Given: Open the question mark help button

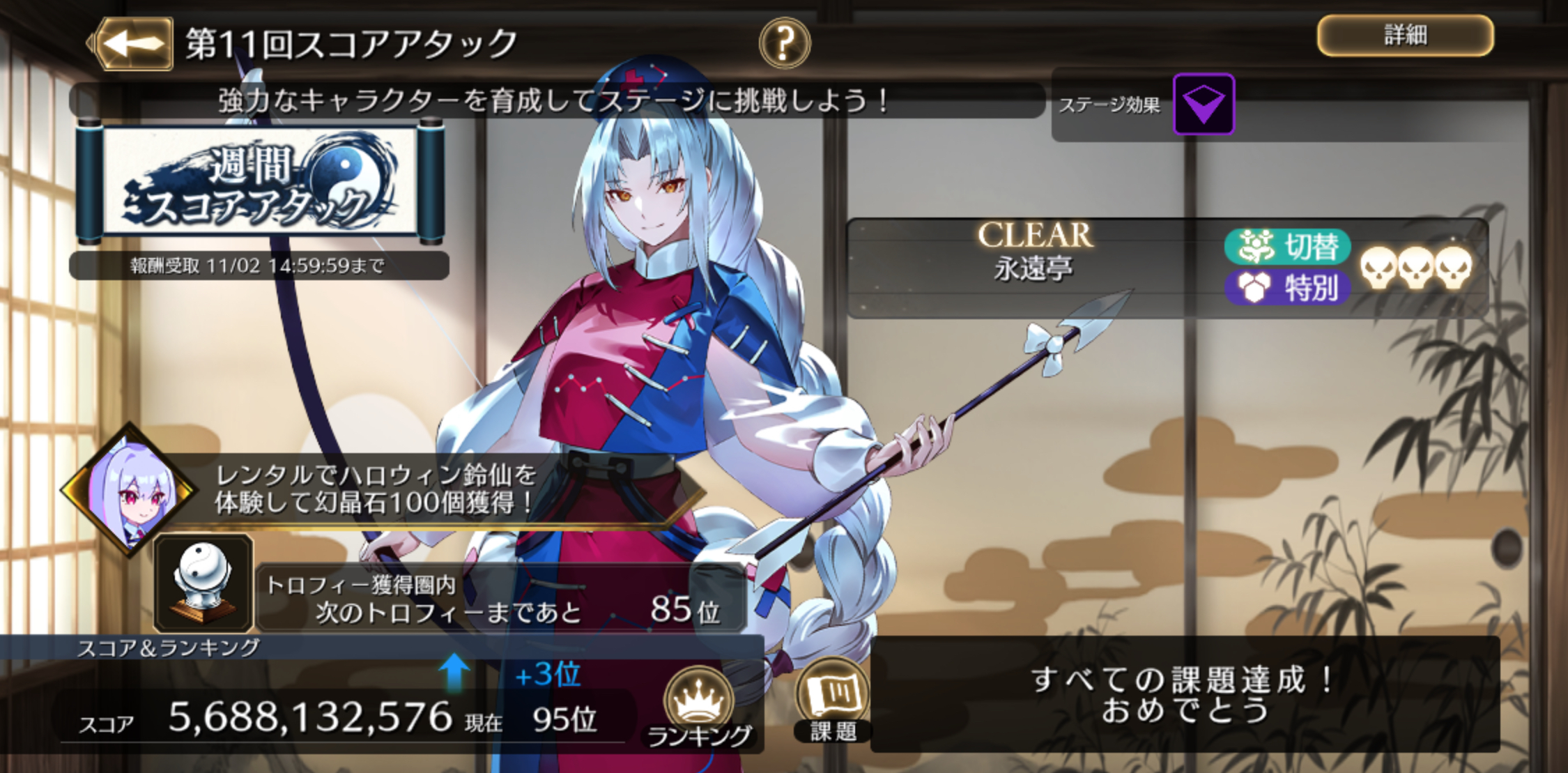Looking at the screenshot, I should [x=784, y=43].
